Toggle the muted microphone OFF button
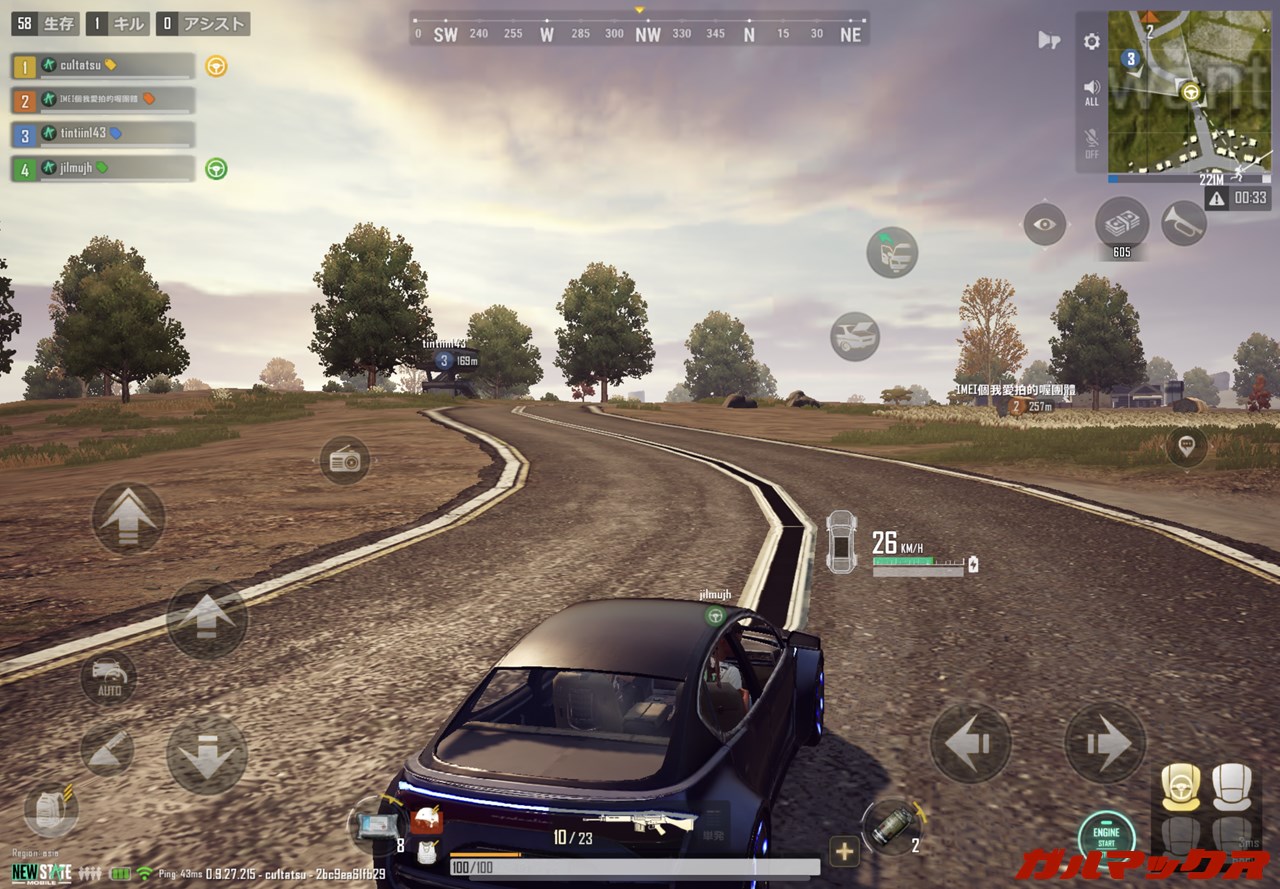This screenshot has width=1280, height=889. pos(1091,143)
